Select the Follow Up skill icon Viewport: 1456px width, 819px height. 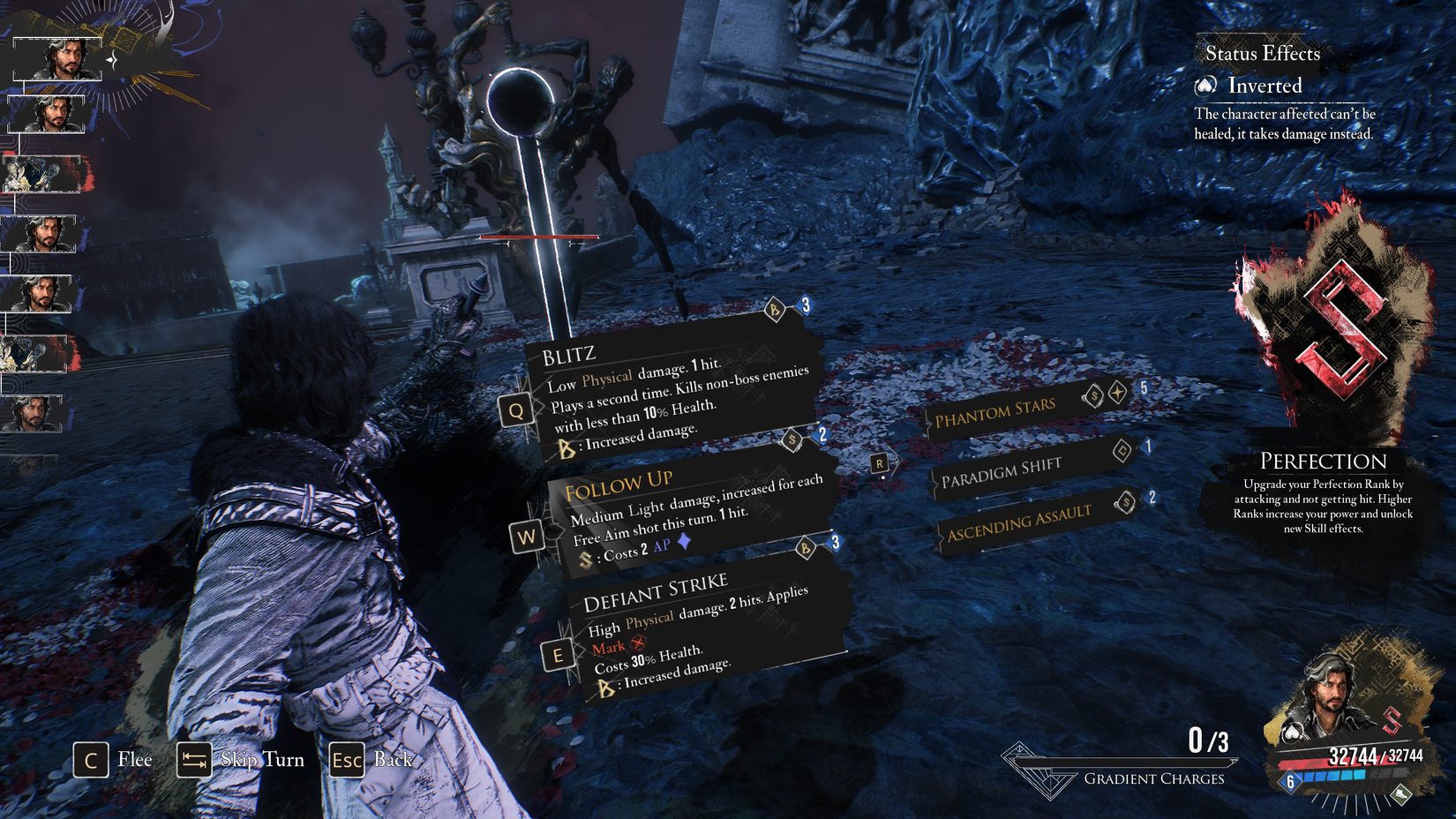(528, 537)
